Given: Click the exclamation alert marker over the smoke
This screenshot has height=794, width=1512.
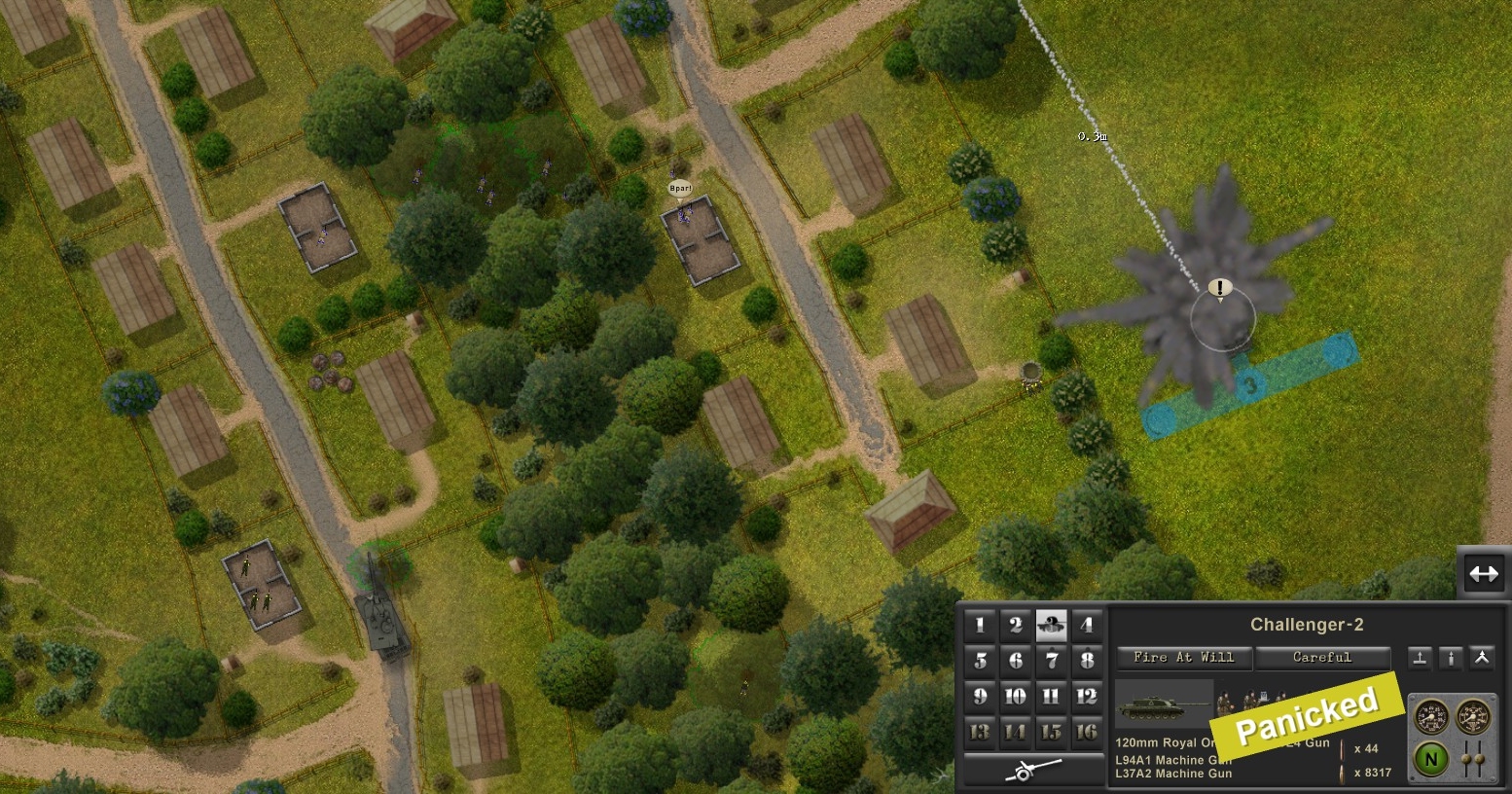Looking at the screenshot, I should [x=1220, y=288].
